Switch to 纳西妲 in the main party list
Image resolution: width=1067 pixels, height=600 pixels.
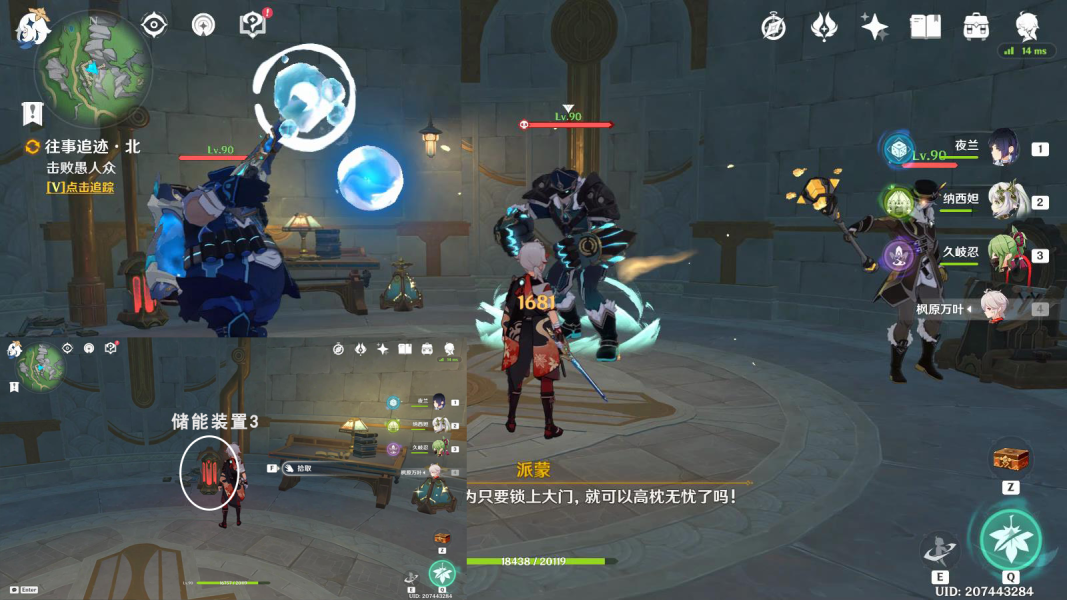pos(1002,201)
